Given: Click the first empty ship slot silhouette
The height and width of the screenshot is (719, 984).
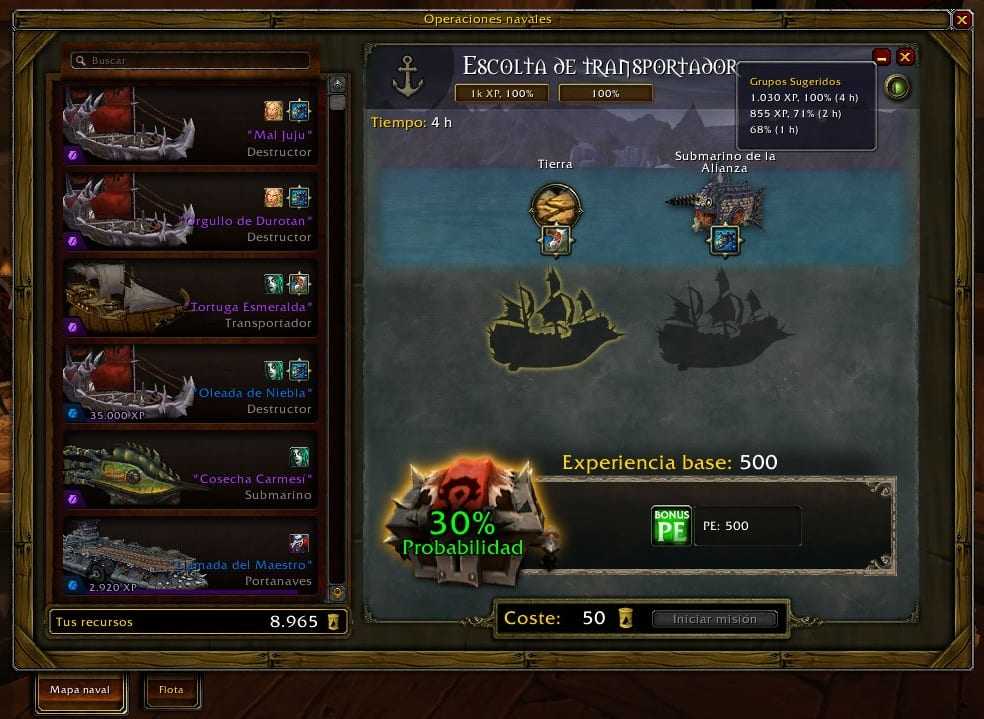Looking at the screenshot, I should [x=556, y=319].
